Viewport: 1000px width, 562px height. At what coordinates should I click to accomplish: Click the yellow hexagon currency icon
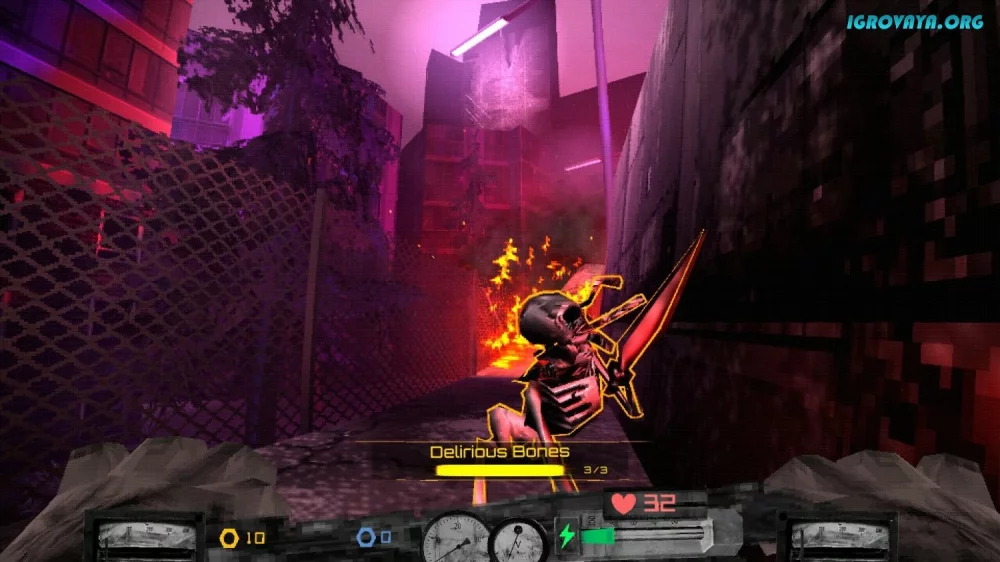[229, 538]
